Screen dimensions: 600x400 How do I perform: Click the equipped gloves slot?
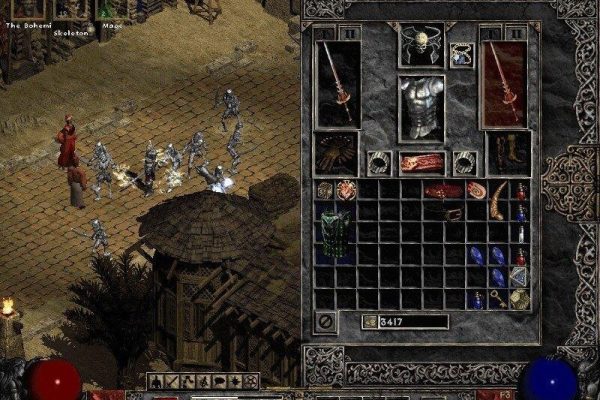pos(335,152)
